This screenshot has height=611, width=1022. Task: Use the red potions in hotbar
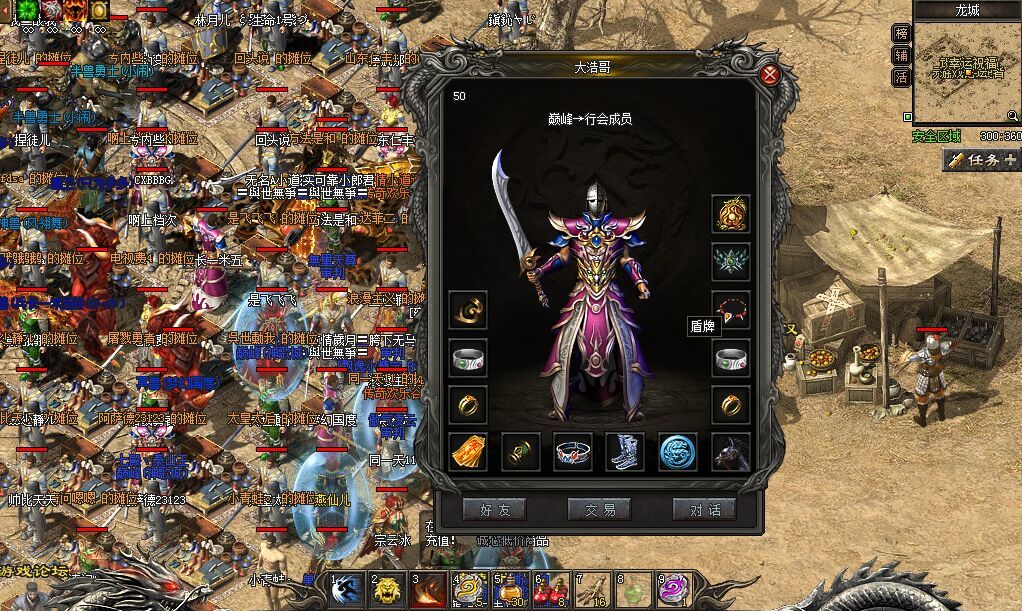(549, 591)
